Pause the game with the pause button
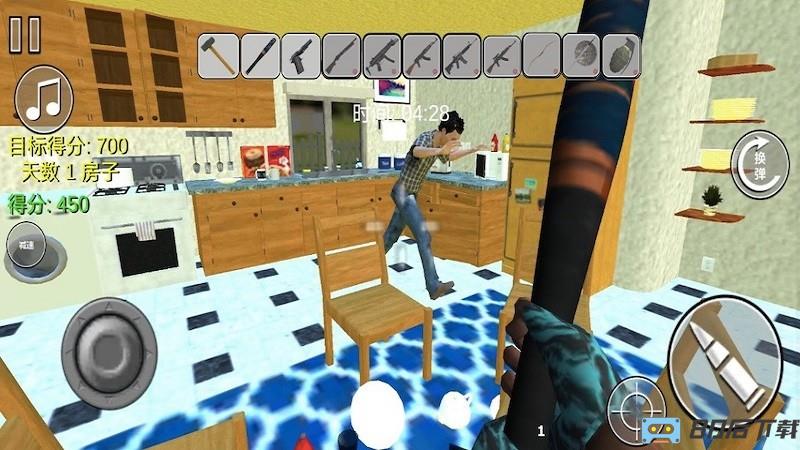 point(25,34)
